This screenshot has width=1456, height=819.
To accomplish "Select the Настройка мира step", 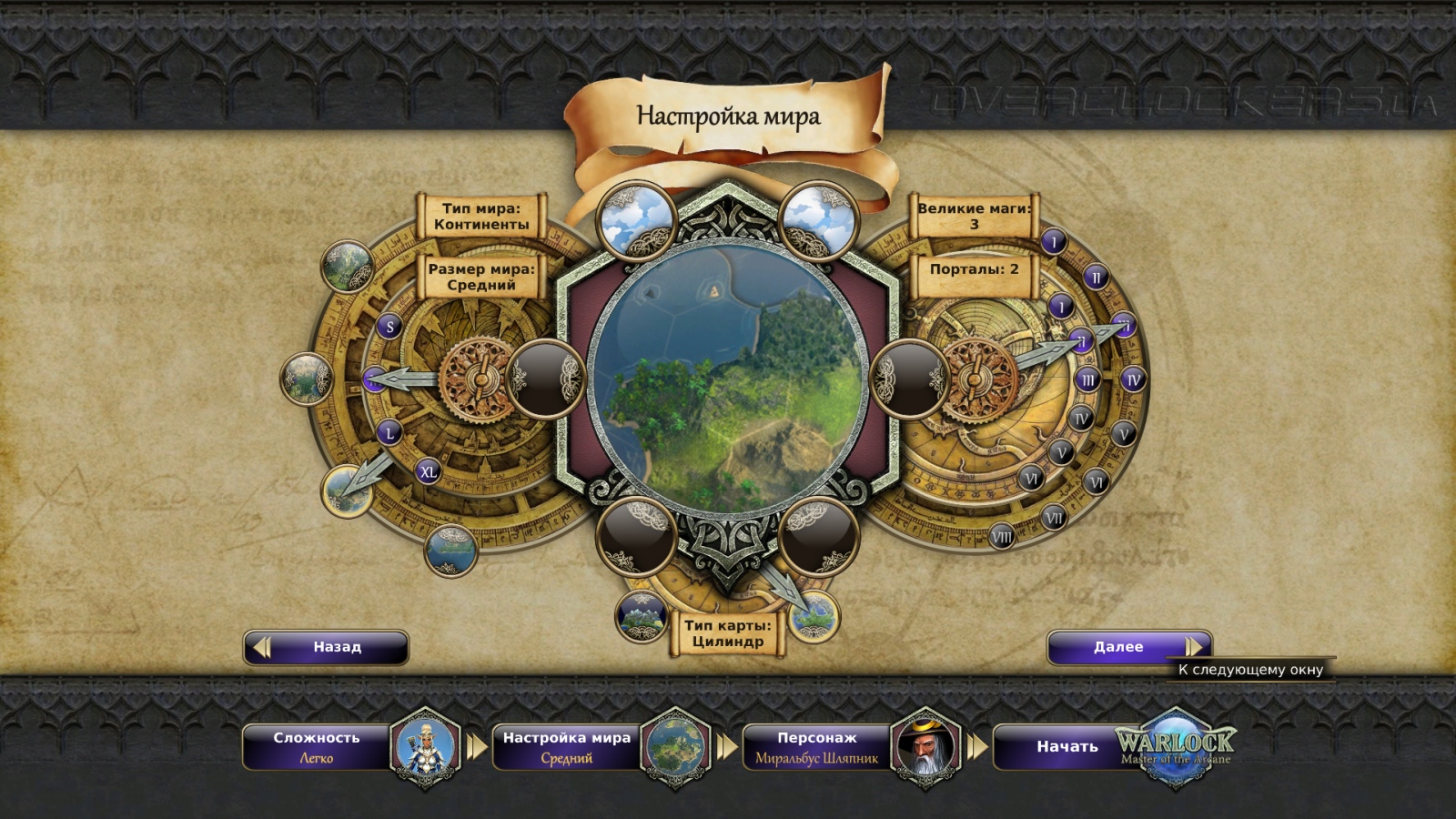I will tap(566, 747).
